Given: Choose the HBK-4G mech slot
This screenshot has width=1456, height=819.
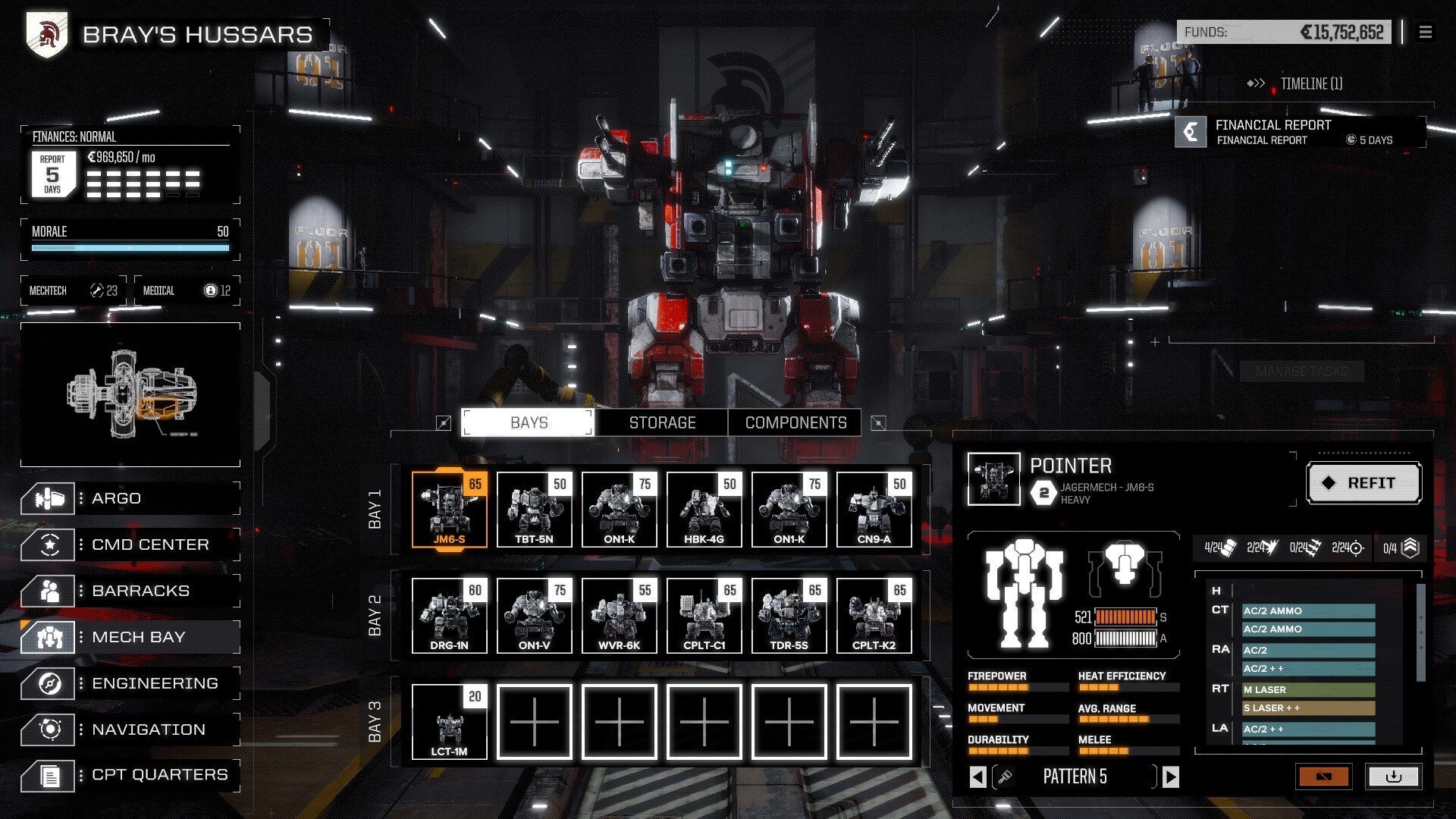Looking at the screenshot, I should pos(704,508).
